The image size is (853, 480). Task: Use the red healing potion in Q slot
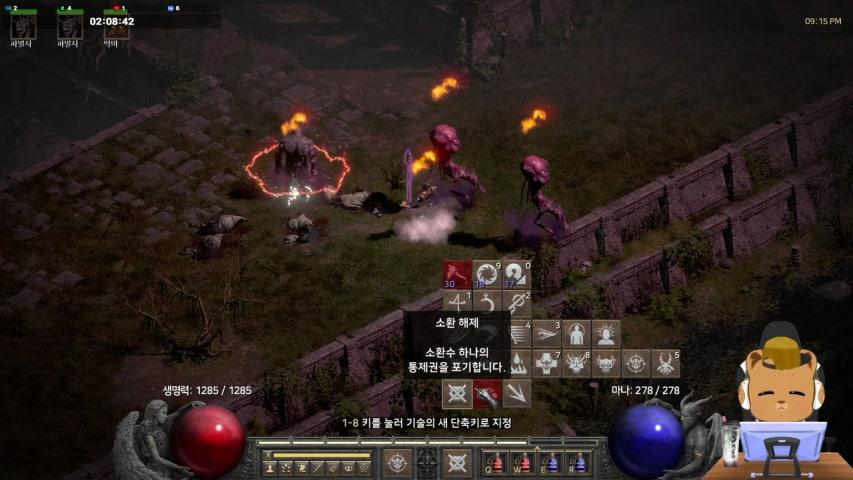click(497, 462)
